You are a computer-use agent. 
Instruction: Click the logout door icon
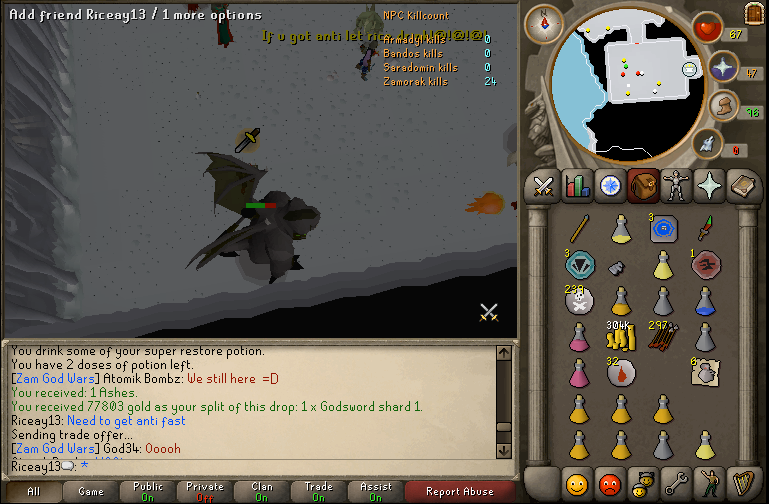tap(754, 12)
